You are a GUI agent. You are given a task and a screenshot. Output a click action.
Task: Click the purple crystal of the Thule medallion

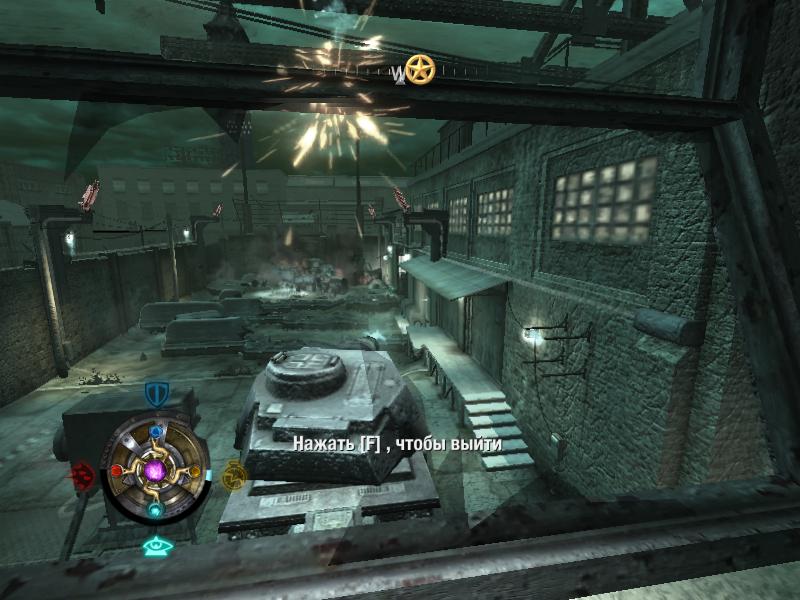pos(155,470)
